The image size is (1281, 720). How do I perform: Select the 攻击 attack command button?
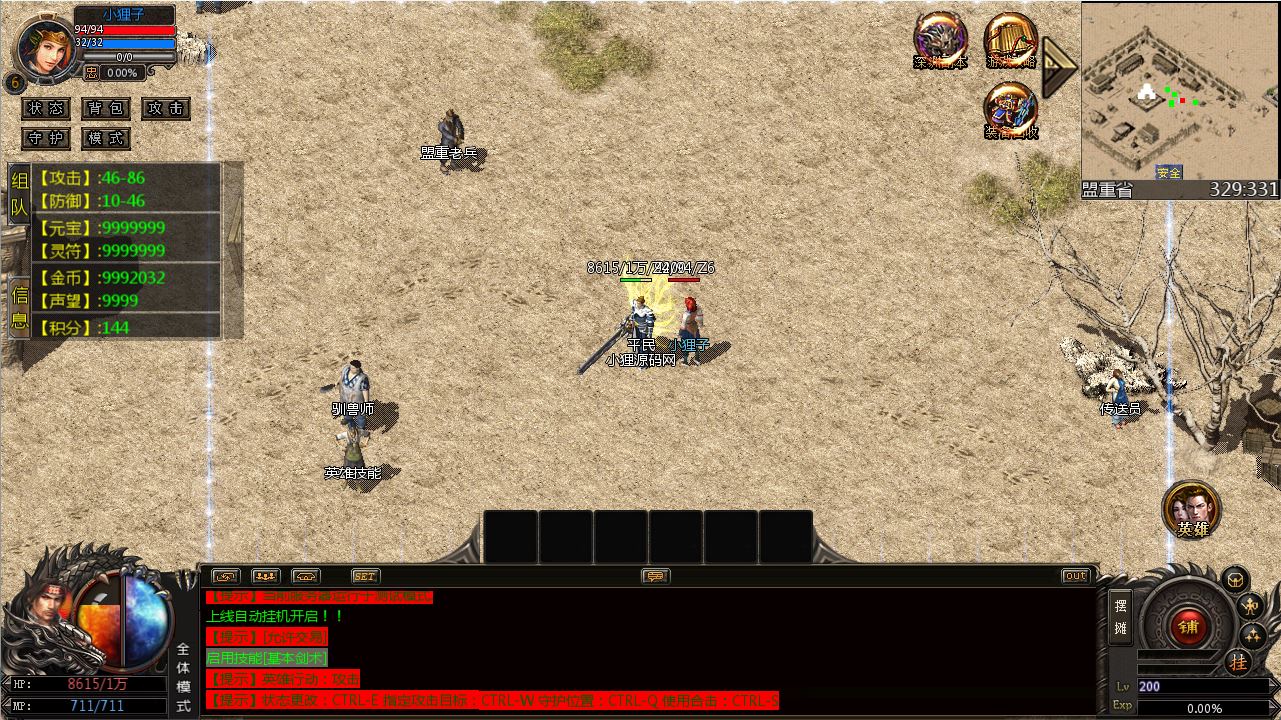click(165, 109)
